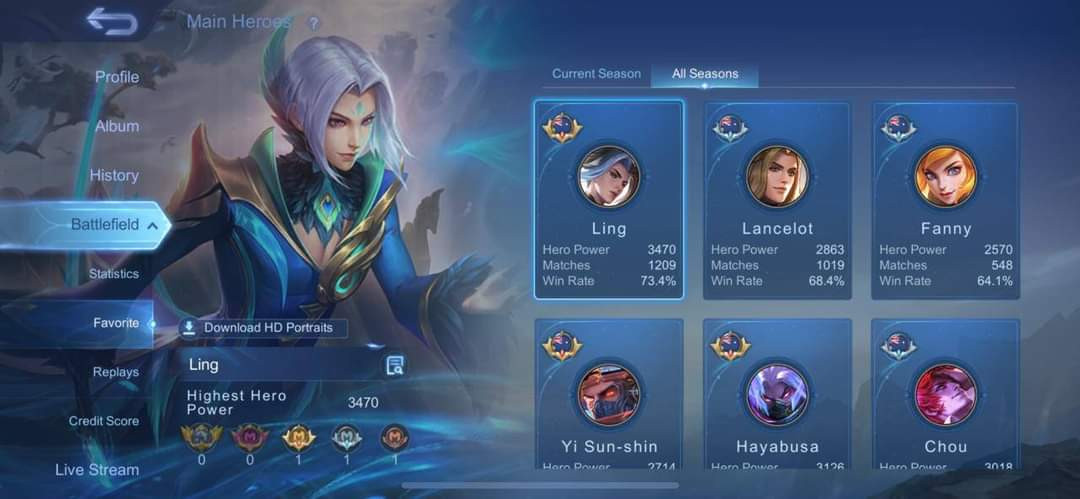The width and height of the screenshot is (1080, 499).
Task: Open Replays list
Action: tap(116, 372)
